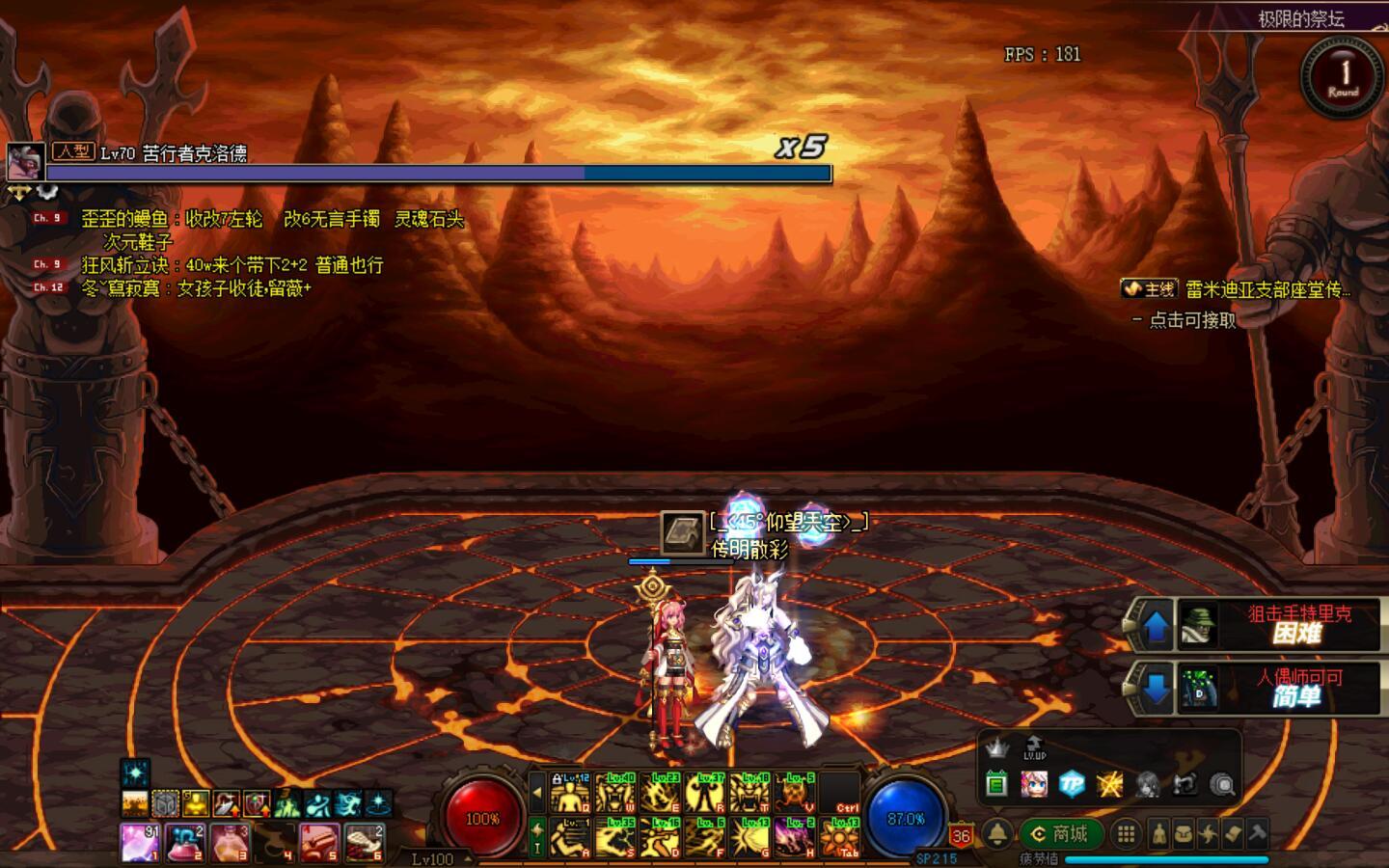Image resolution: width=1389 pixels, height=868 pixels.
Task: Open the grid main menu icon
Action: [x=1127, y=833]
